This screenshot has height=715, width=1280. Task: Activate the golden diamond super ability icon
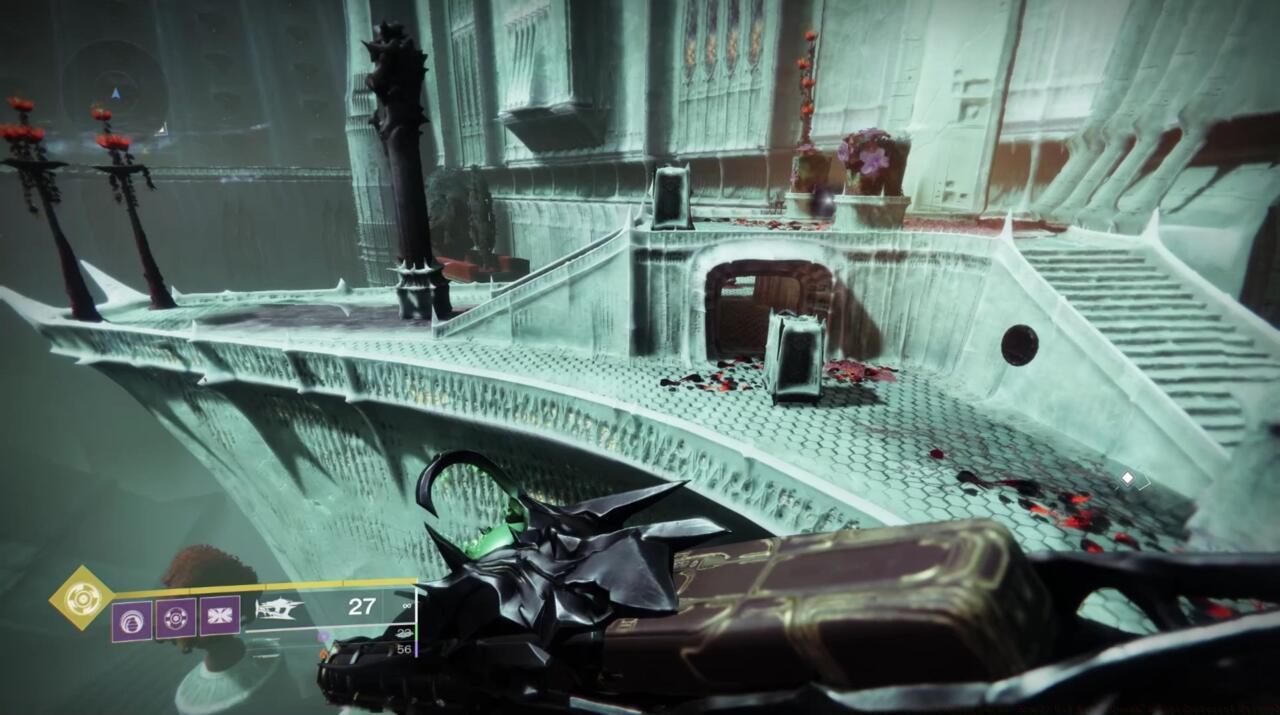point(82,598)
